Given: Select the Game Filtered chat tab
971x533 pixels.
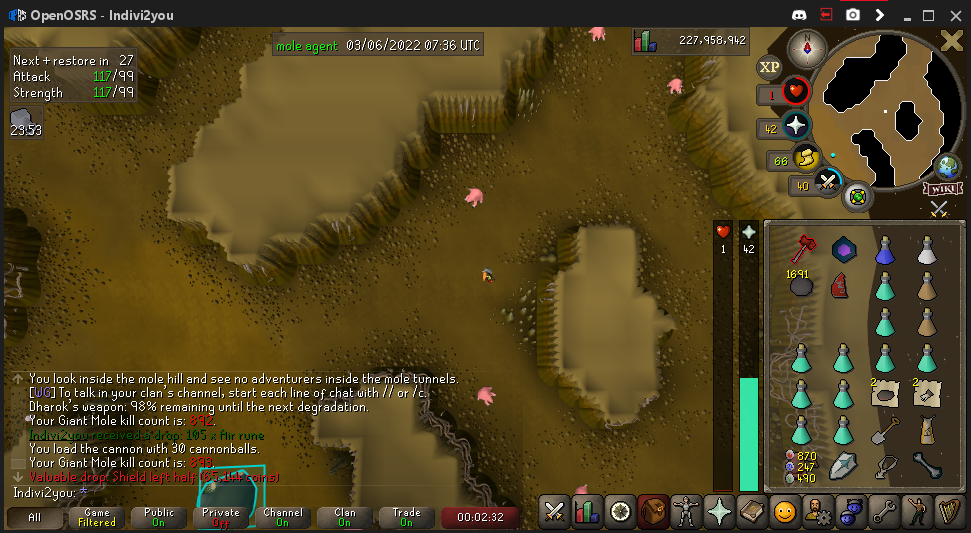Looking at the screenshot, I should (x=97, y=518).
